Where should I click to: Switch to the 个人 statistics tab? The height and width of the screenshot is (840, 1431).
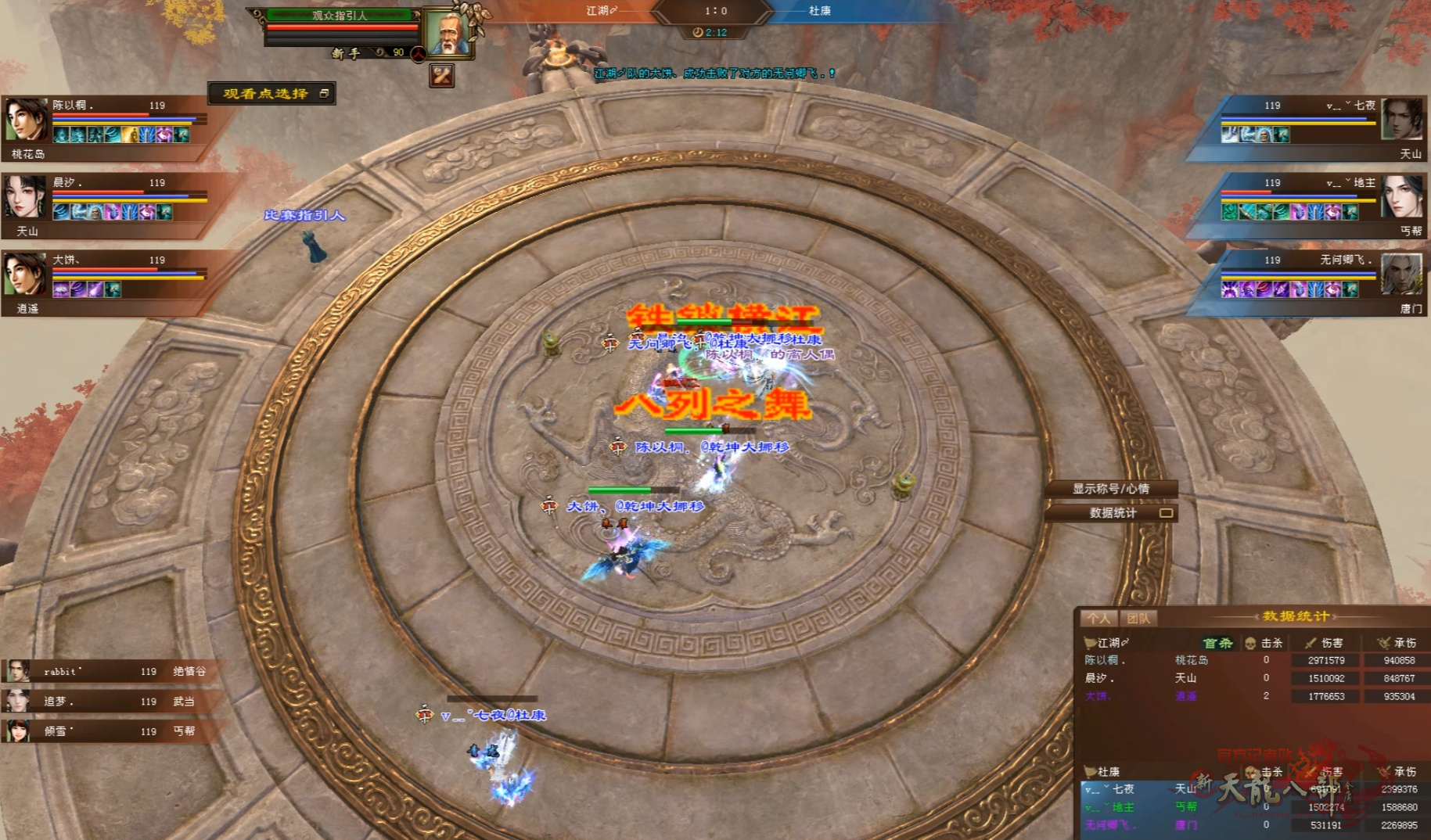pyautogui.click(x=1098, y=618)
